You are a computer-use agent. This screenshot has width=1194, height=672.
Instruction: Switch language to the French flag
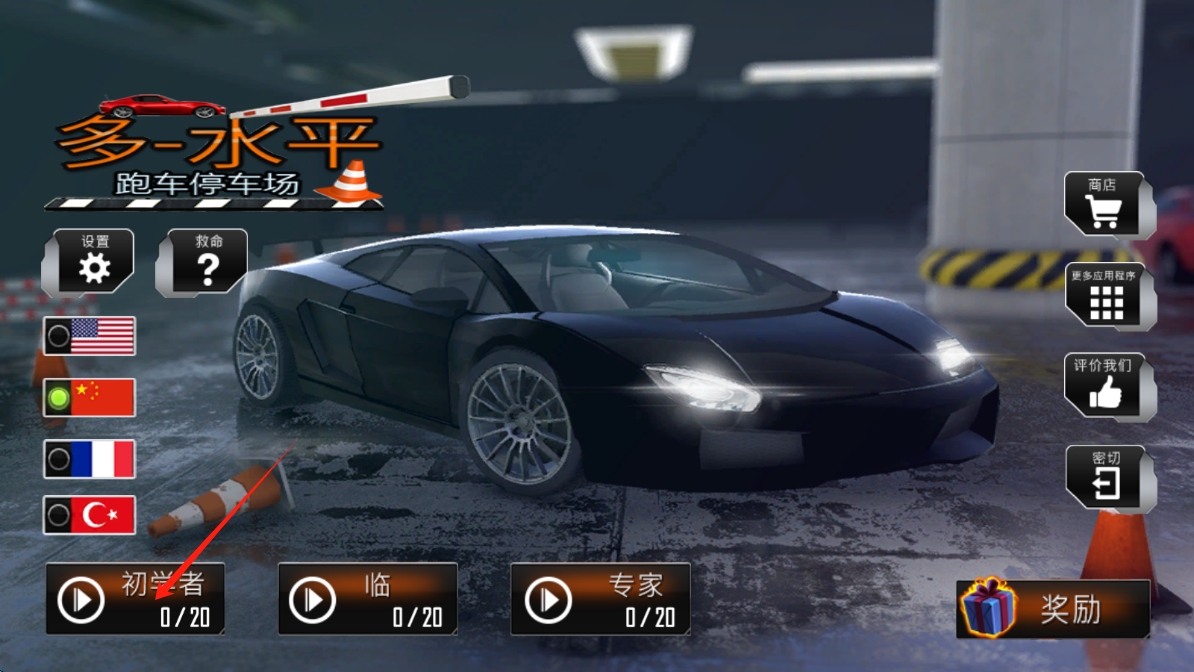[x=90, y=459]
